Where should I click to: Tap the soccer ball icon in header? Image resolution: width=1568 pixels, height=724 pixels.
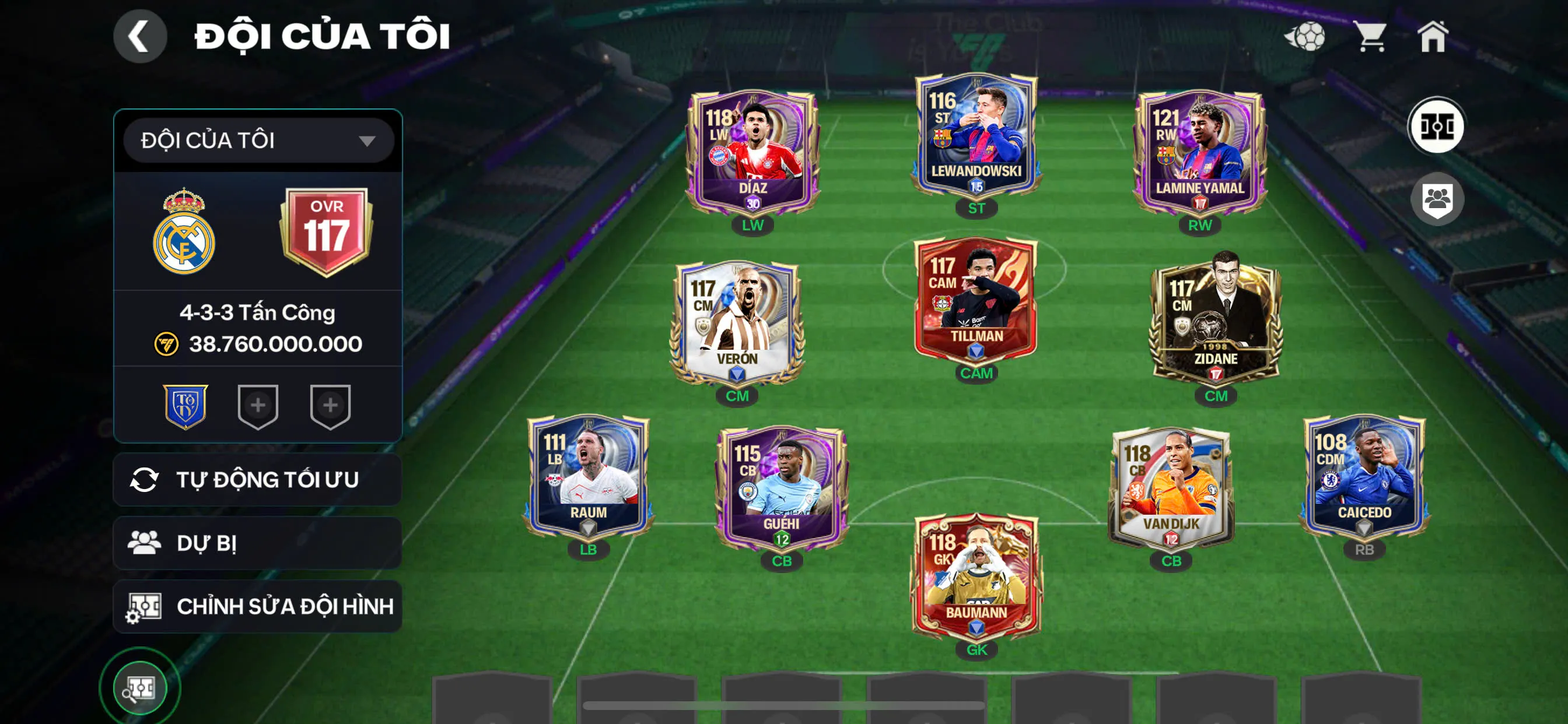click(1304, 37)
